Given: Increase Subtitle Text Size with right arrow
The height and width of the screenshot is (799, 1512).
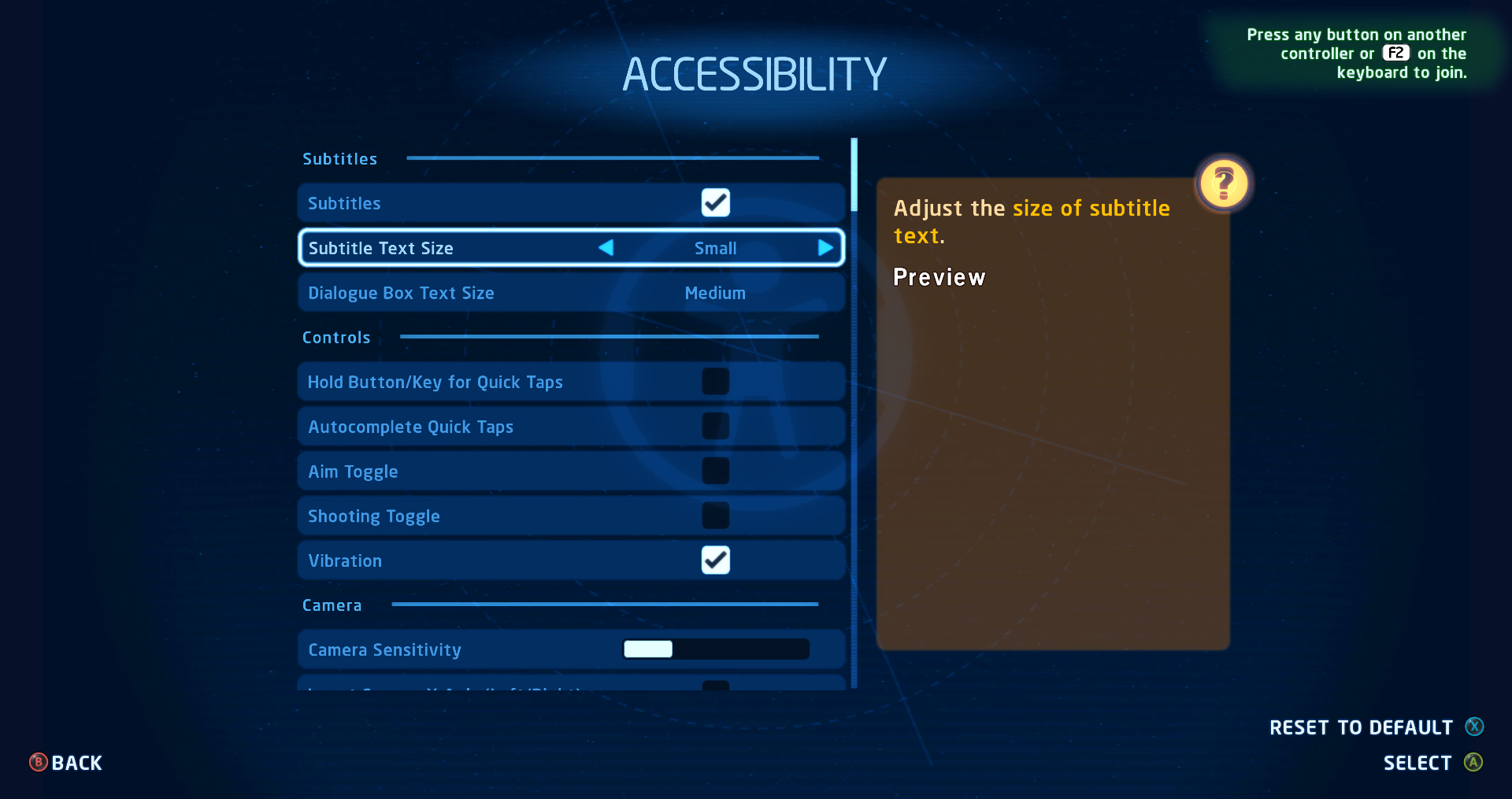Looking at the screenshot, I should [825, 248].
